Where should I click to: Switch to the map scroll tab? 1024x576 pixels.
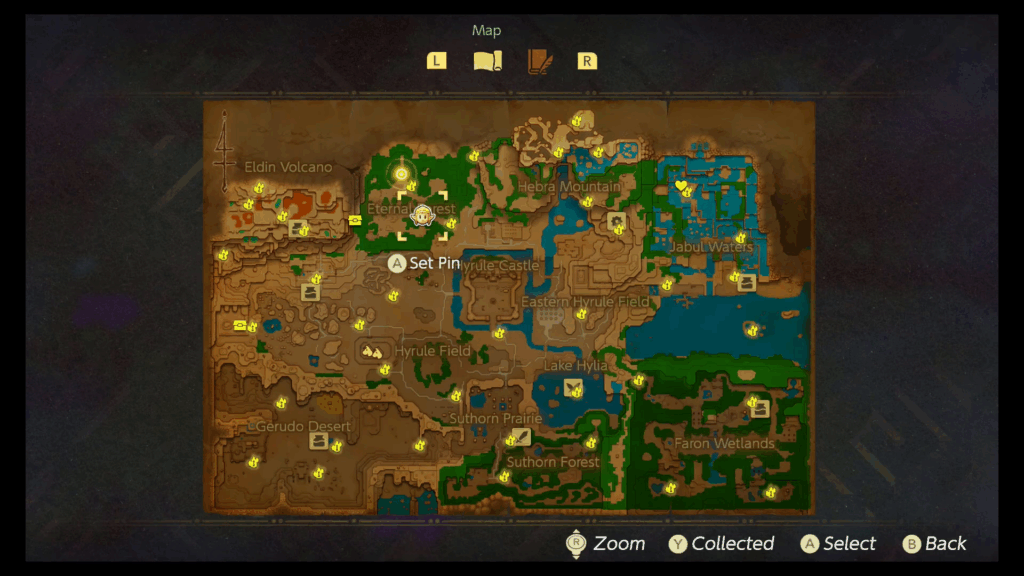(x=486, y=61)
